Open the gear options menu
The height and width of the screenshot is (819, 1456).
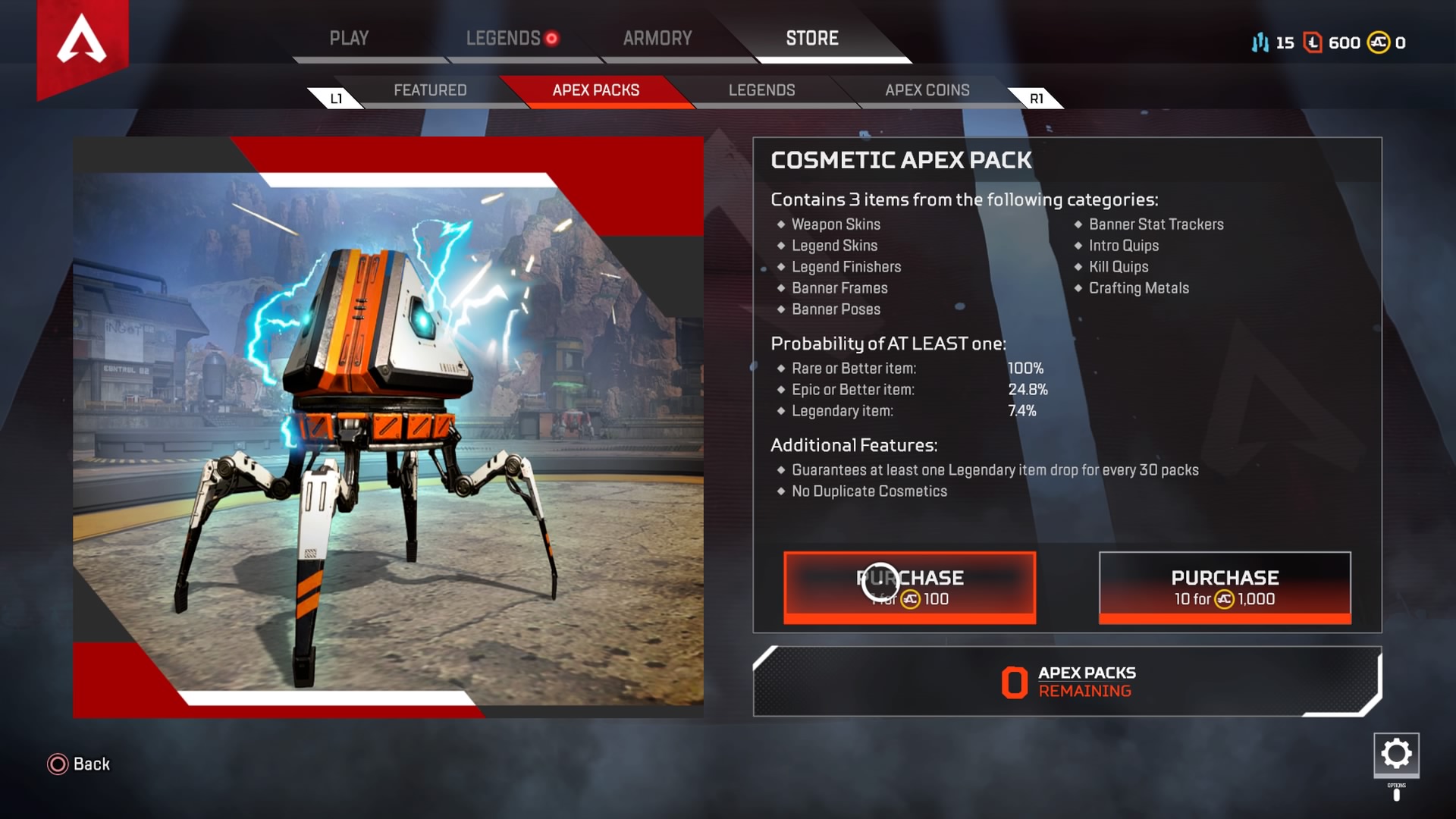click(x=1396, y=754)
